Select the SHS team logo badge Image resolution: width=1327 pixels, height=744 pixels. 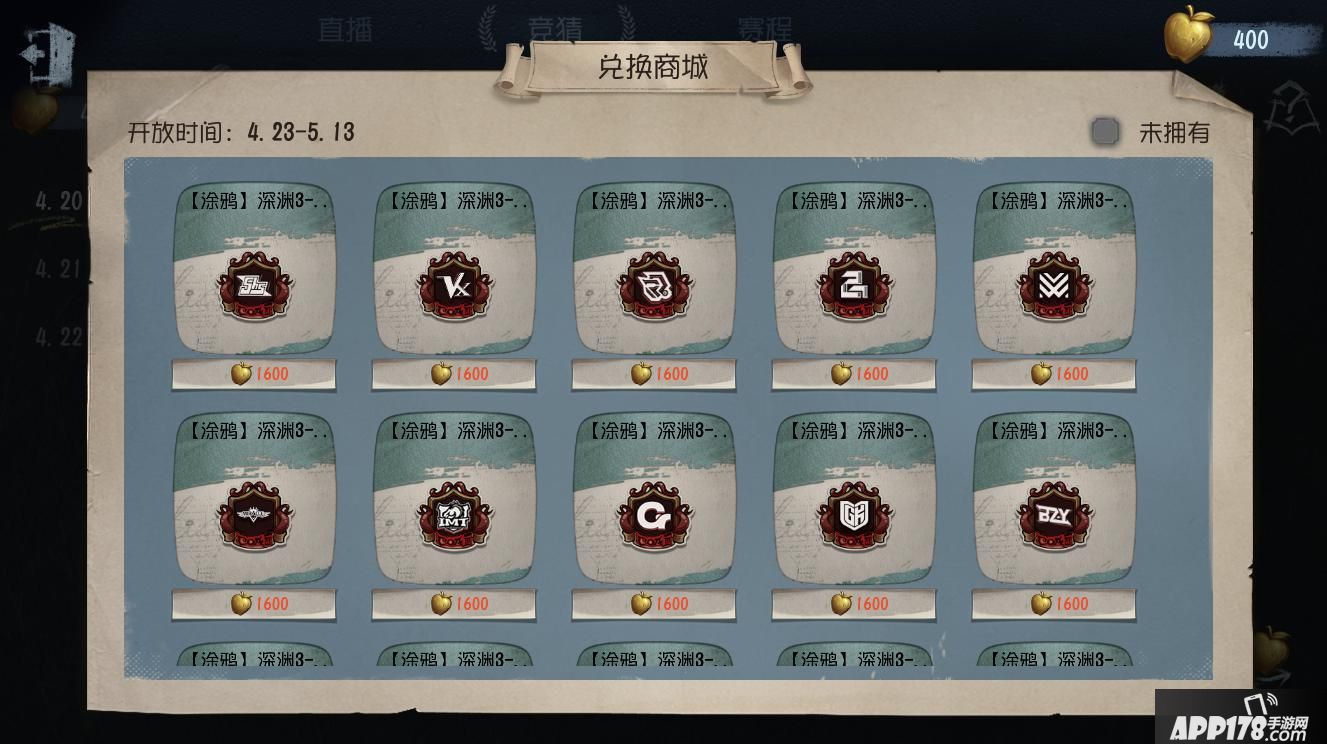253,290
